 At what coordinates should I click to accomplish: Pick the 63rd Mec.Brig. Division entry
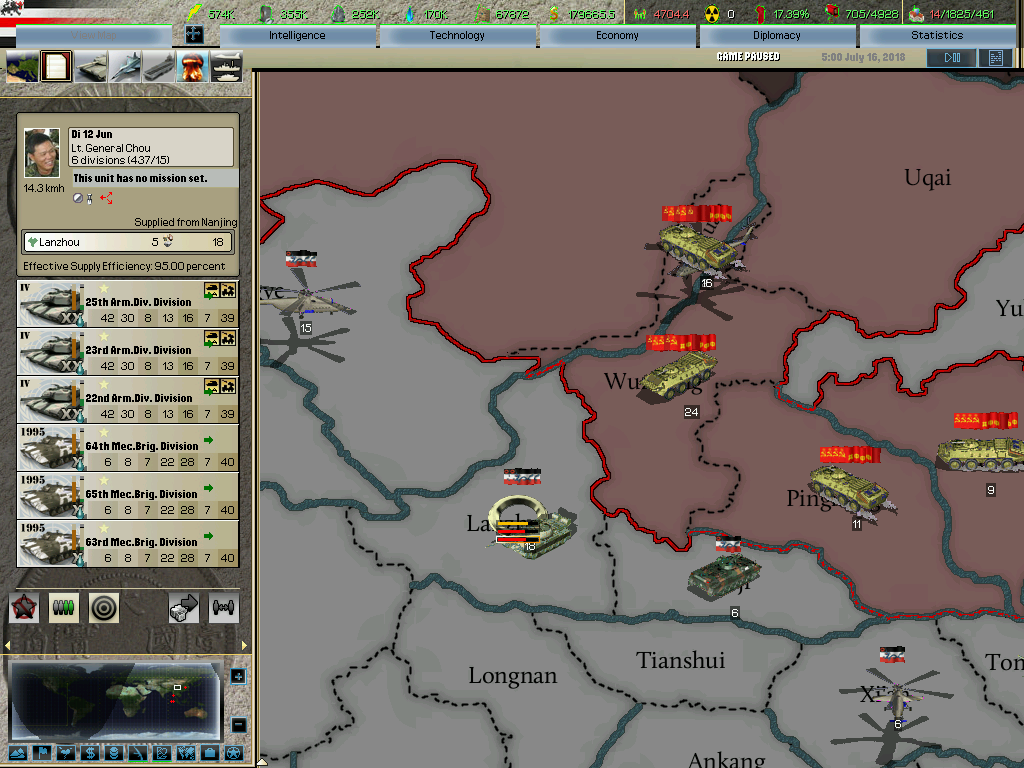[x=128, y=544]
